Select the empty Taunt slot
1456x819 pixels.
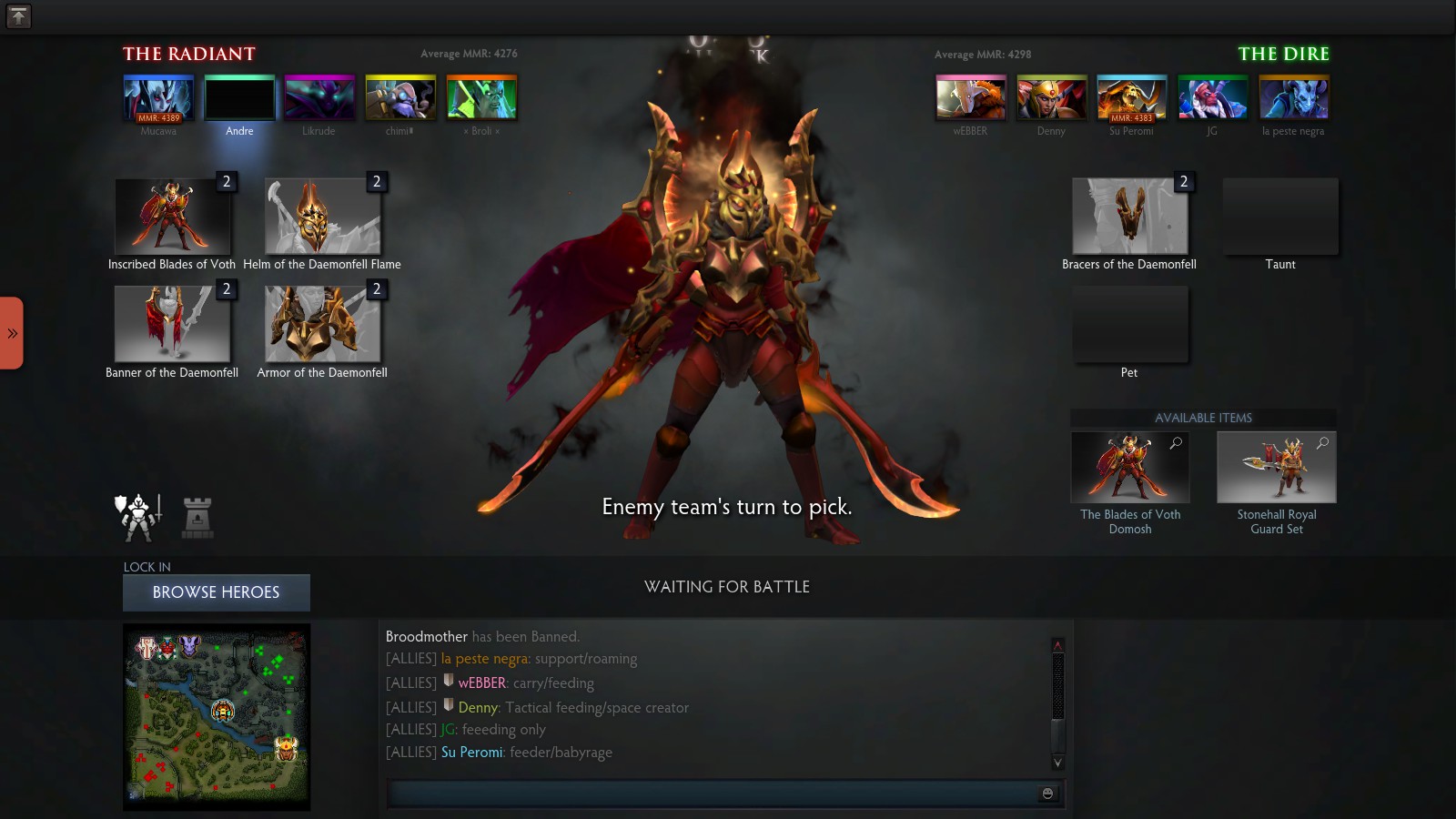(1280, 216)
